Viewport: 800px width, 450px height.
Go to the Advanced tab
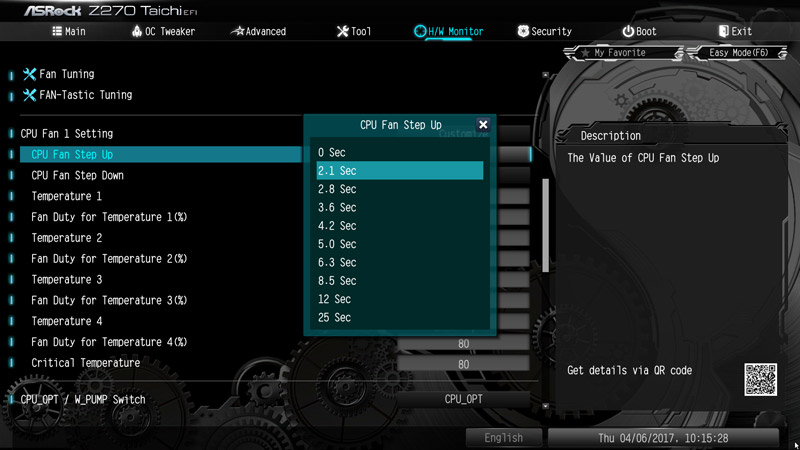click(258, 31)
